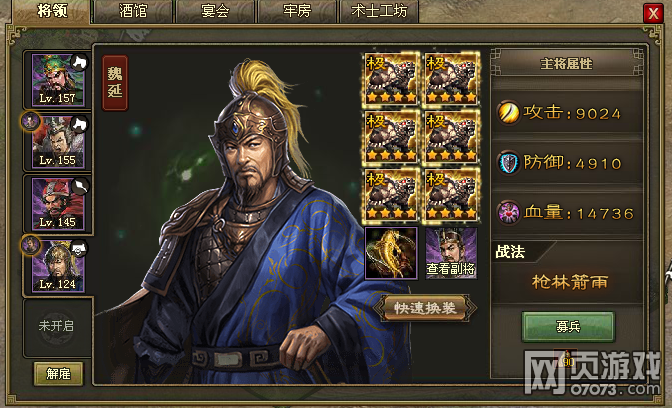Click the 快速换装 quick equip button
The width and height of the screenshot is (672, 408).
[x=426, y=307]
